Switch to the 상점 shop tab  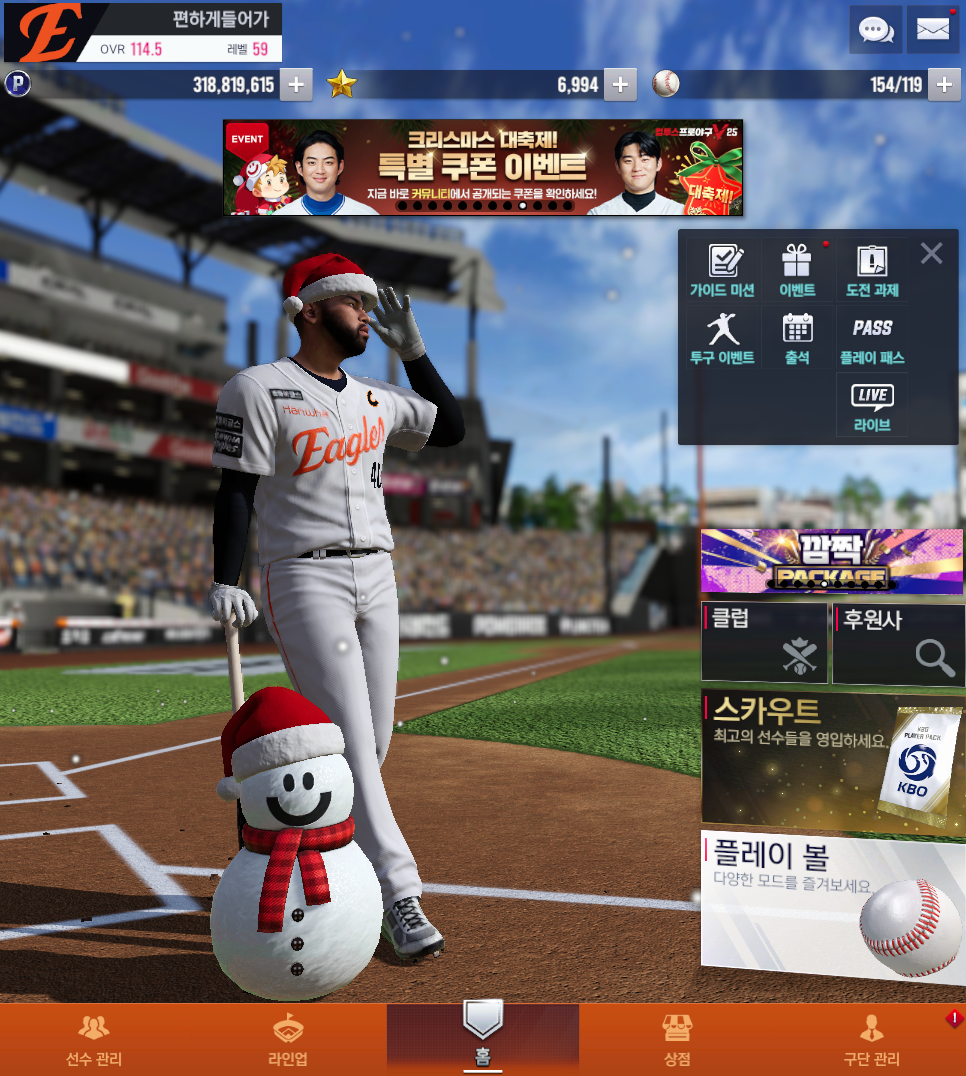pyautogui.click(x=677, y=1040)
